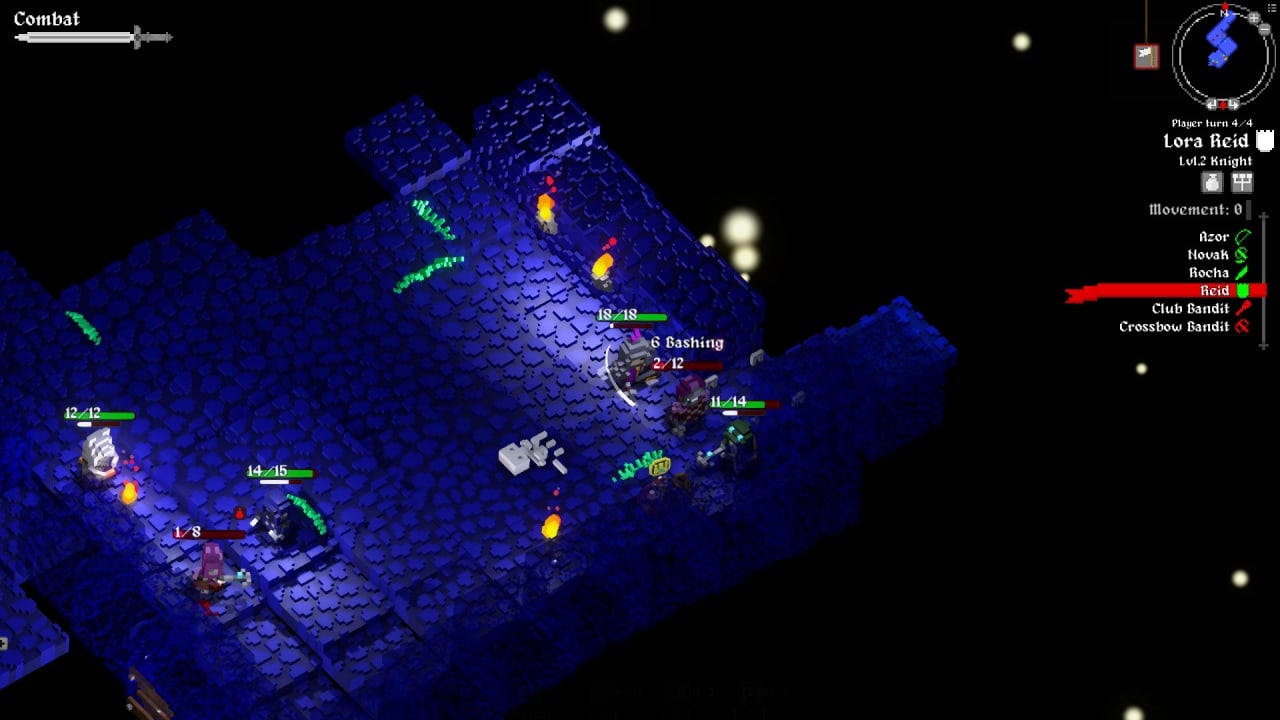Rotate the minimap using left arrow

[1213, 104]
